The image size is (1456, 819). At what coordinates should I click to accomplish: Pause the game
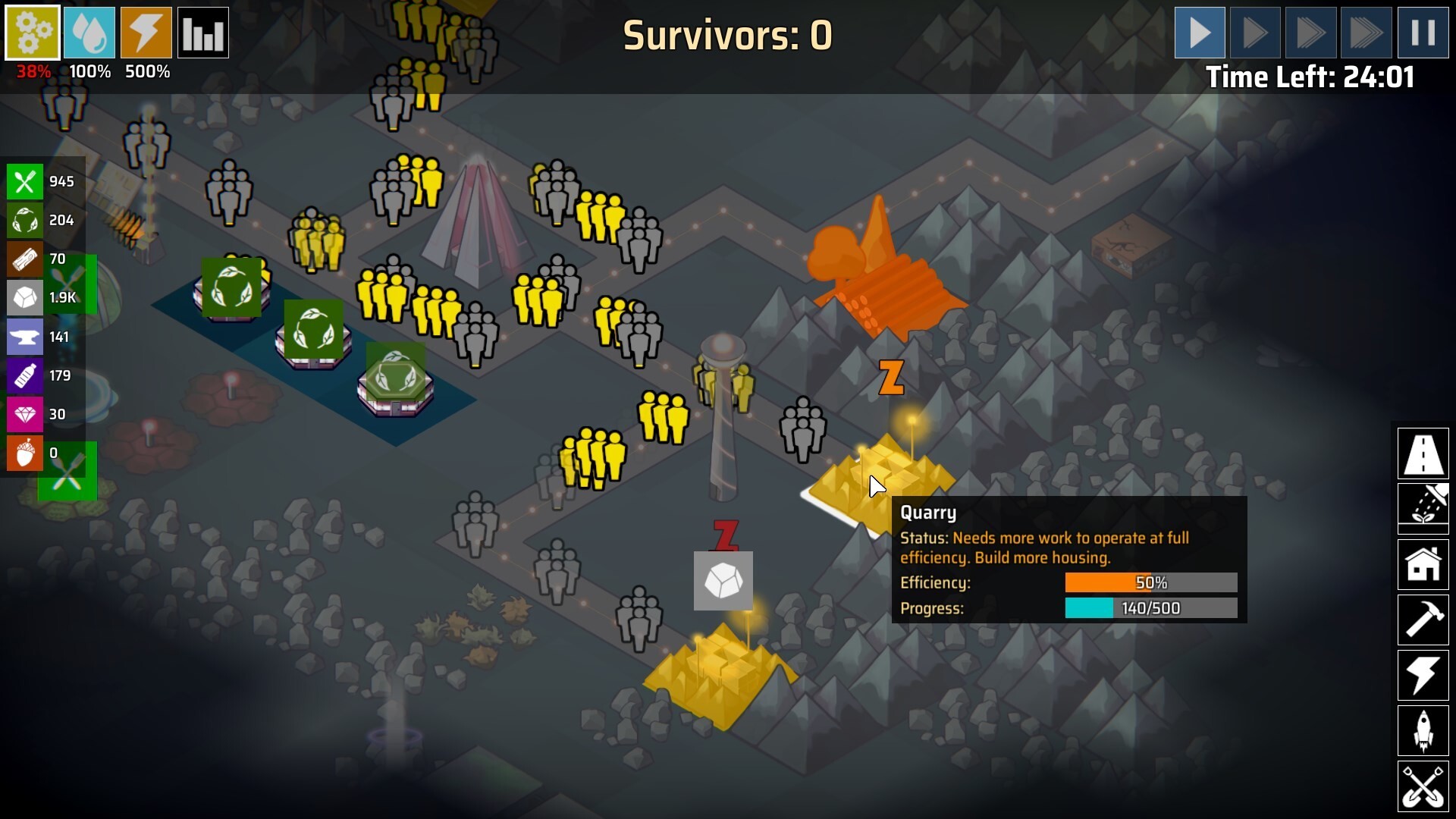1423,33
